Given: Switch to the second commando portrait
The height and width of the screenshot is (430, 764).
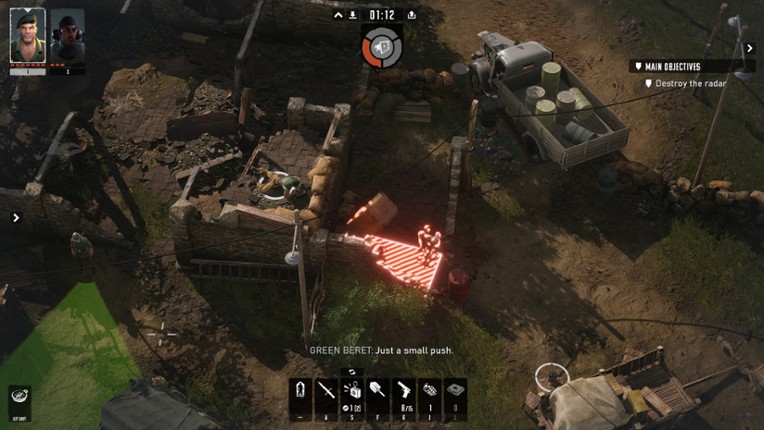Looking at the screenshot, I should point(67,36).
